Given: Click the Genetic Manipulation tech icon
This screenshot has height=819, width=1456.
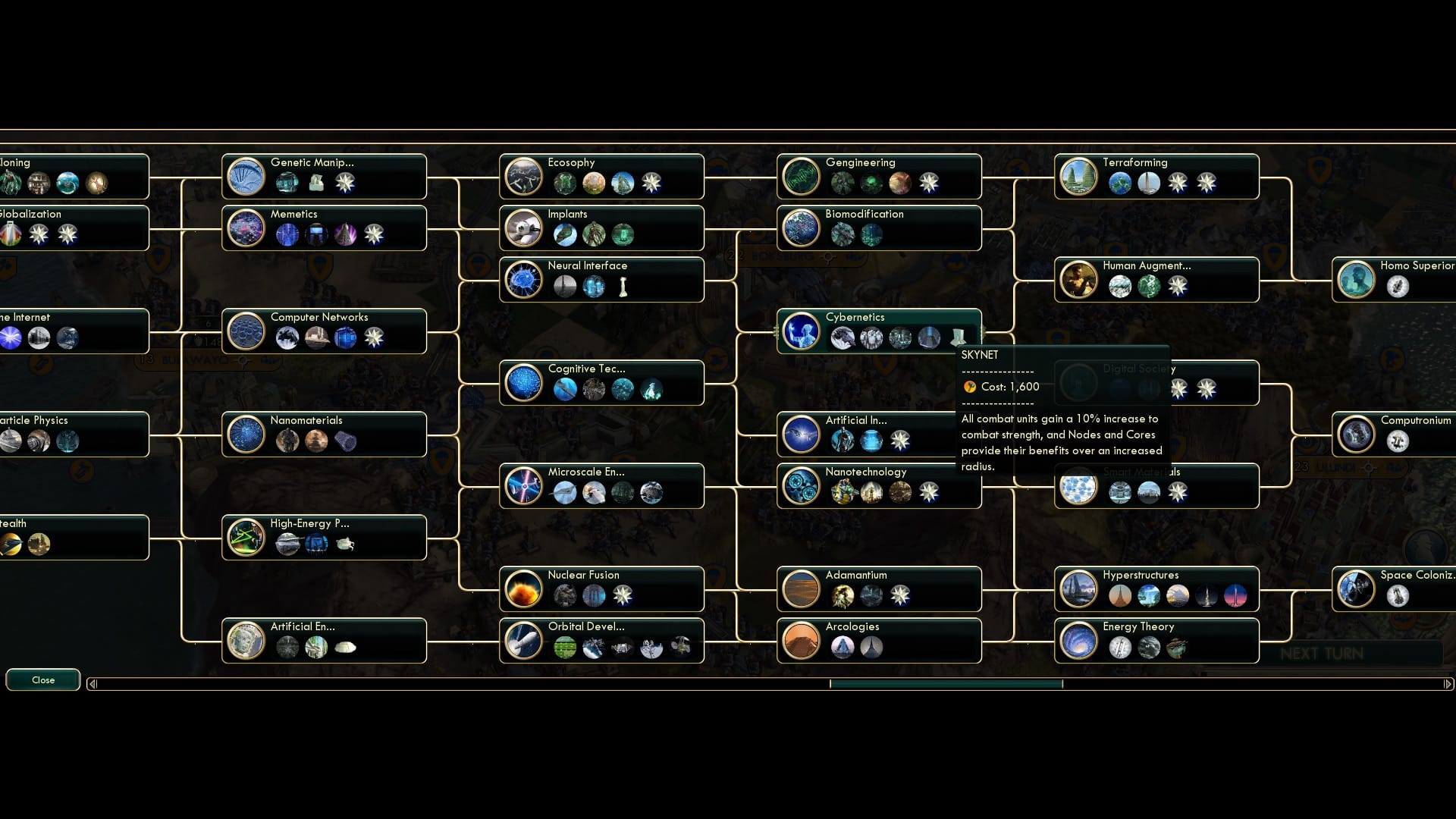Looking at the screenshot, I should [x=246, y=176].
